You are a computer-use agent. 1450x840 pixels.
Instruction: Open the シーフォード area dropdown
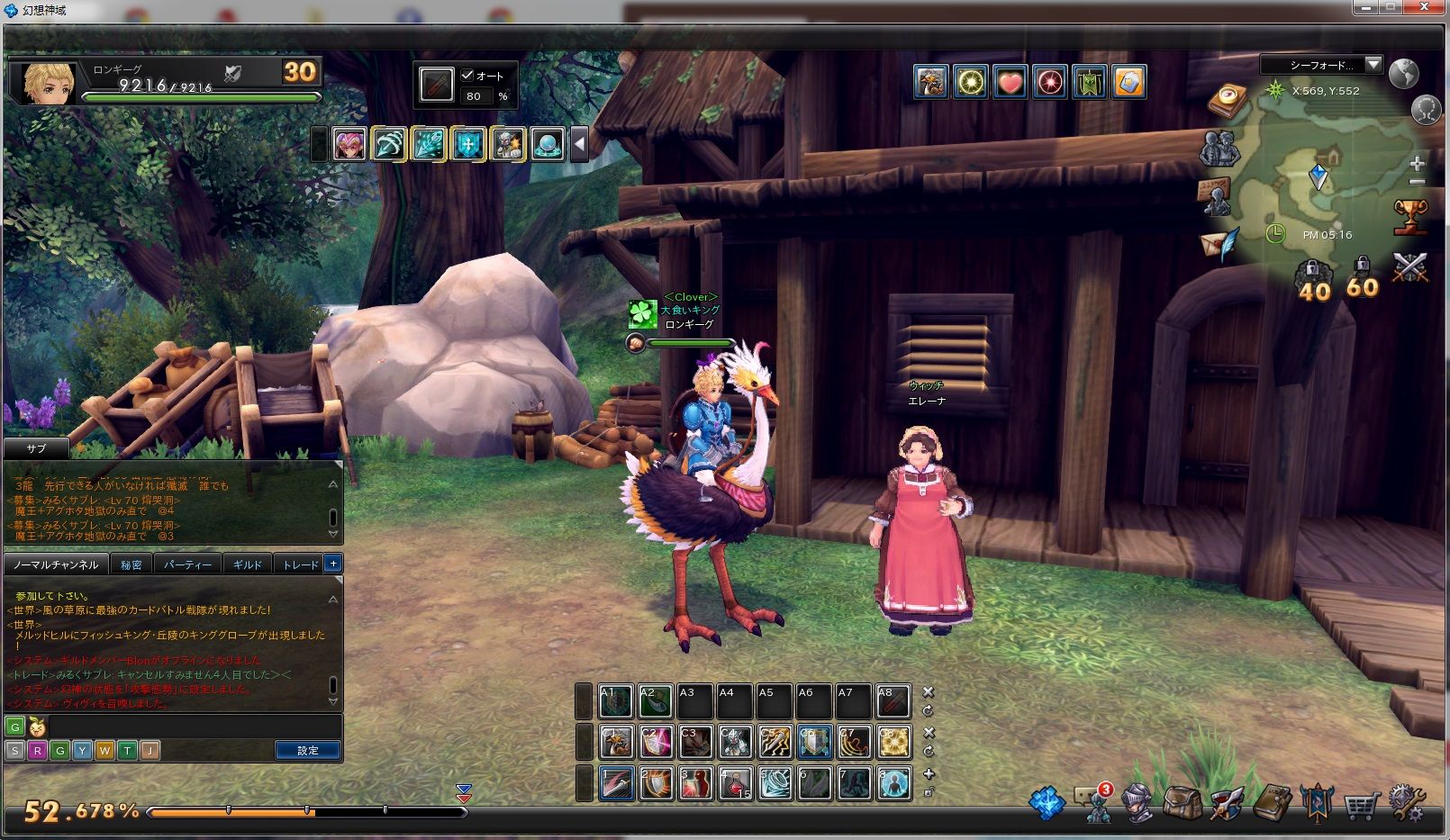pos(1373,65)
